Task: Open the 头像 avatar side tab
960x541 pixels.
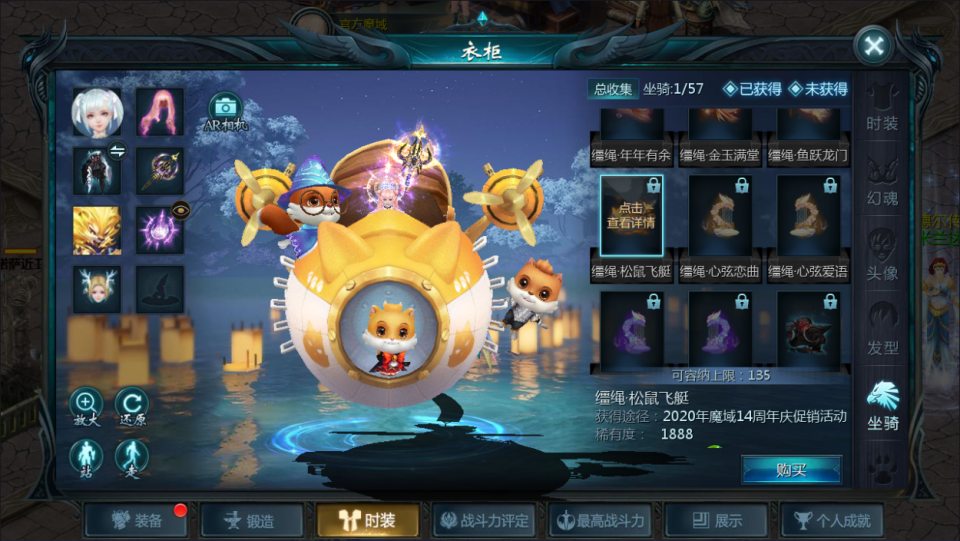Action: tap(882, 255)
